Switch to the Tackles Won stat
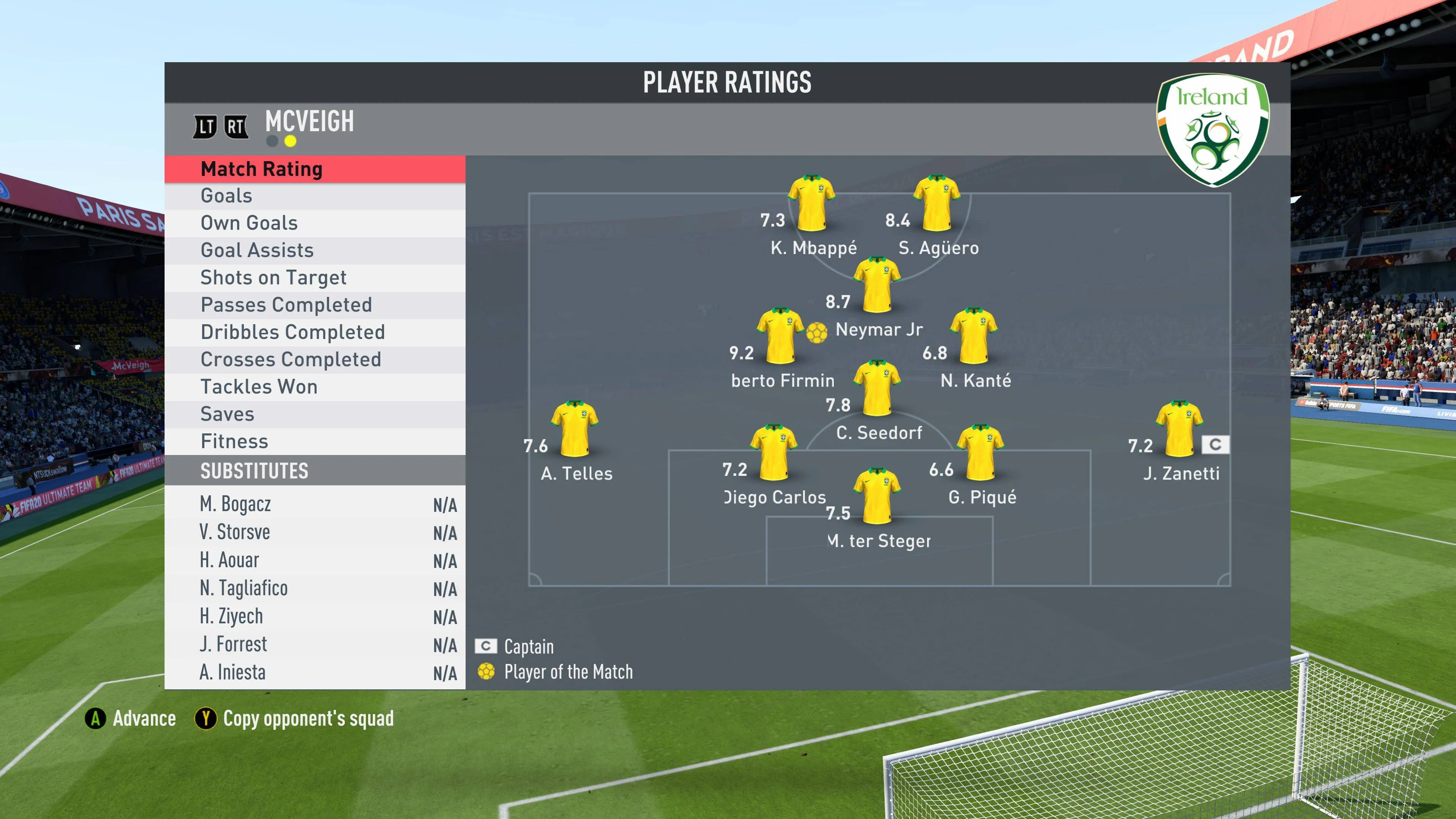This screenshot has width=1456, height=819. point(315,387)
